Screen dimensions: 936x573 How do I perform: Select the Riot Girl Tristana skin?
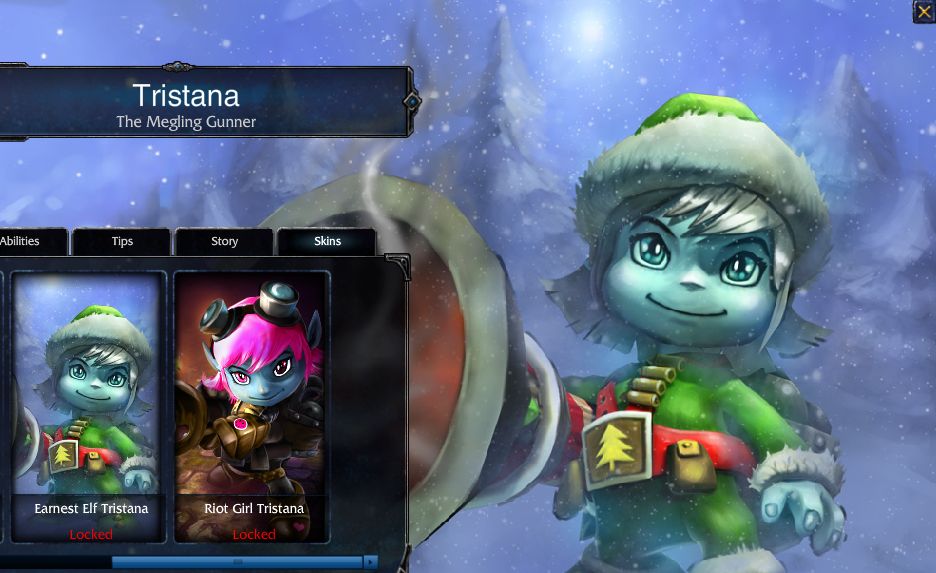point(252,405)
